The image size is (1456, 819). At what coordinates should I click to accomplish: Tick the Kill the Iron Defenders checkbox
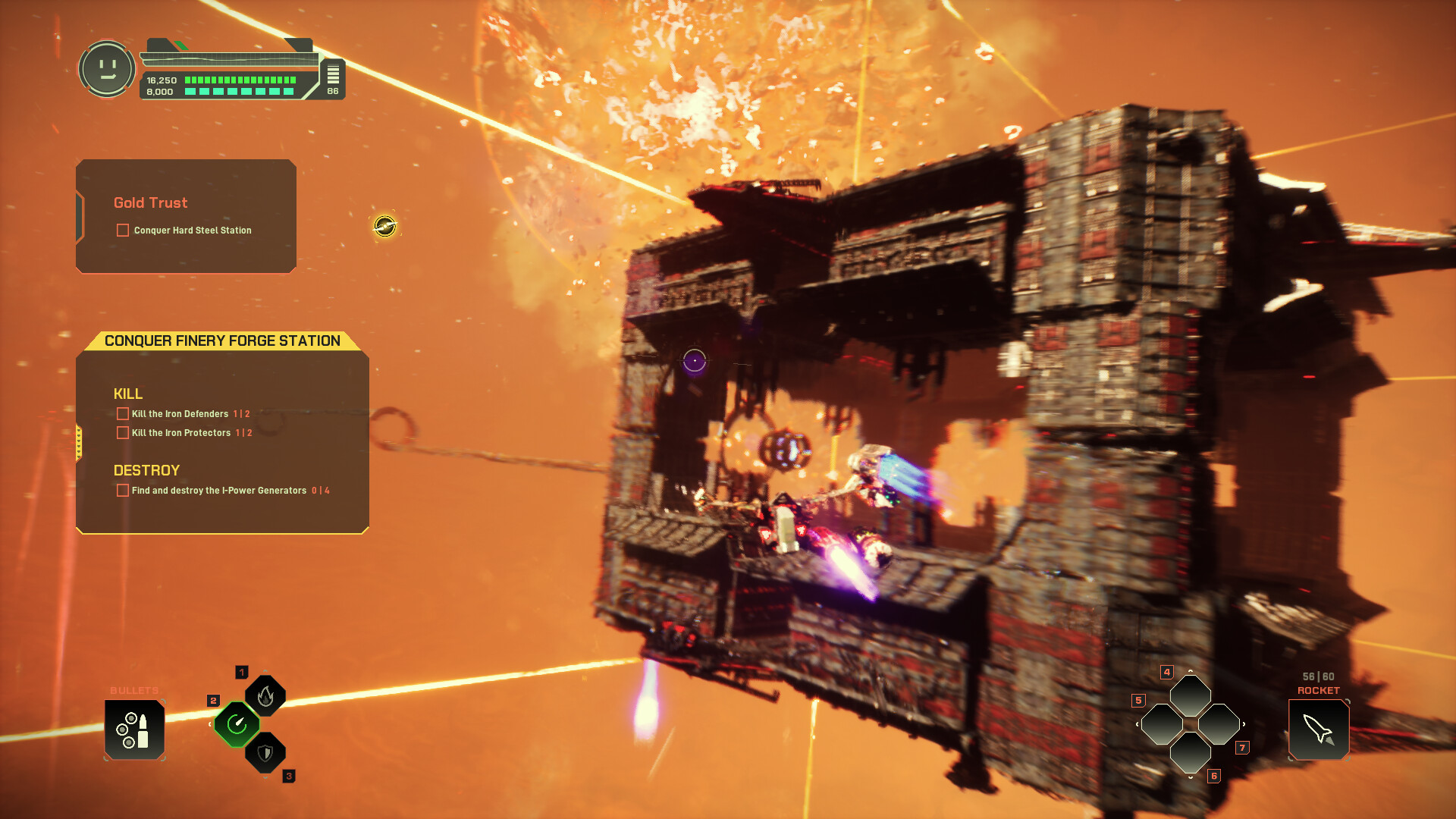(x=122, y=413)
